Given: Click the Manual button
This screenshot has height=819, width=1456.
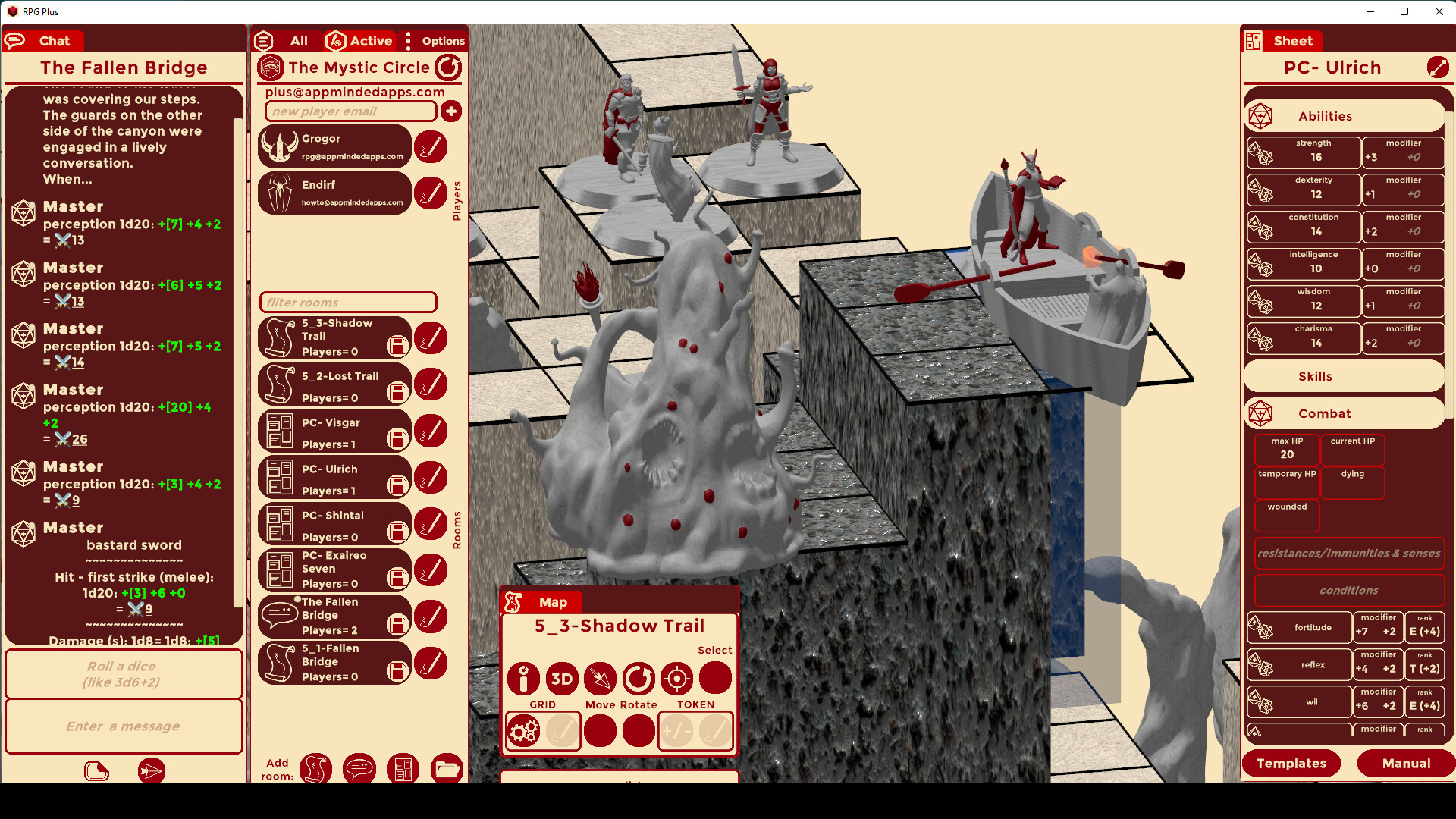Looking at the screenshot, I should (1404, 764).
